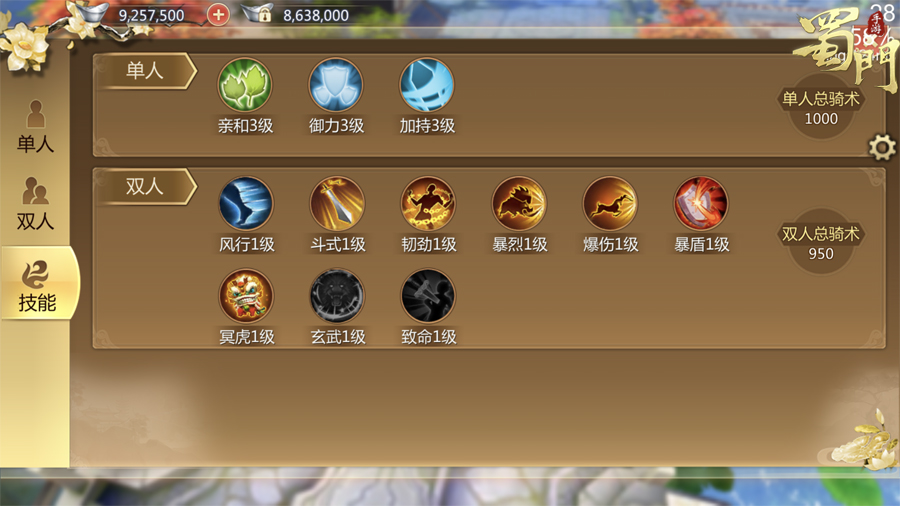The image size is (900, 506).
Task: Select the 风行1级 tornado skill
Action: point(245,204)
